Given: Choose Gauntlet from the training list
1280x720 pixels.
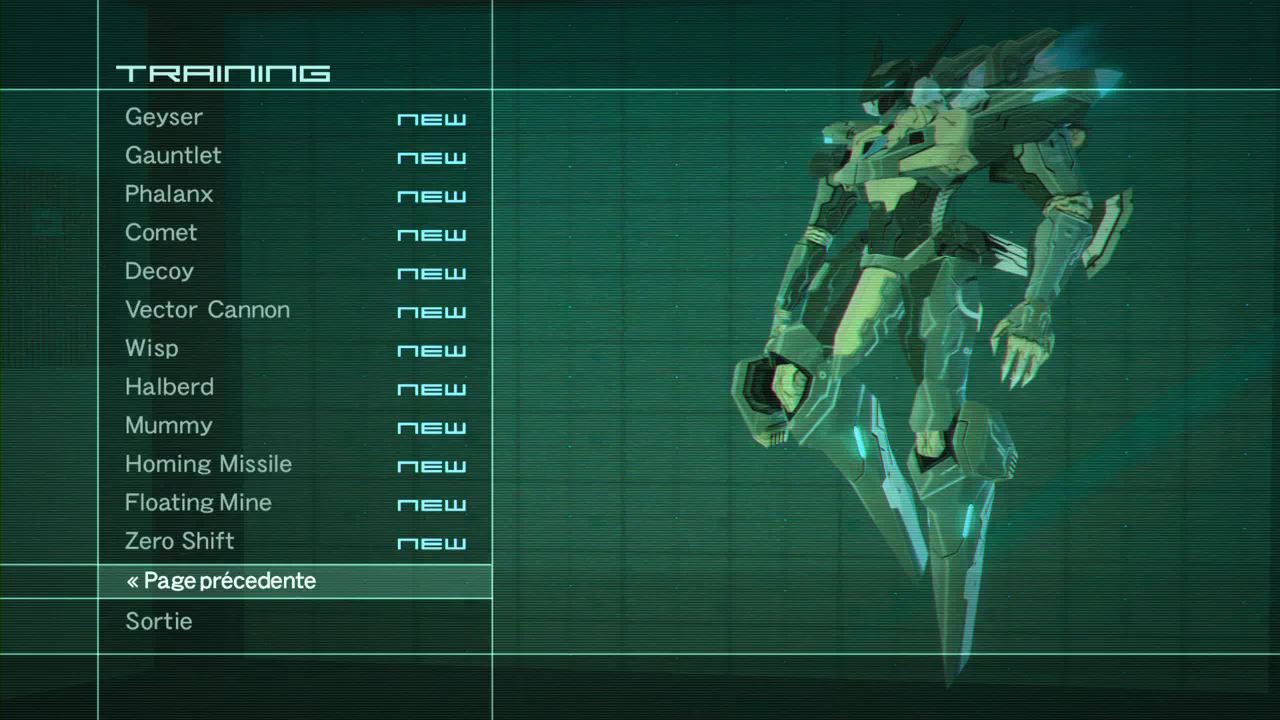Looking at the screenshot, I should pyautogui.click(x=173, y=156).
